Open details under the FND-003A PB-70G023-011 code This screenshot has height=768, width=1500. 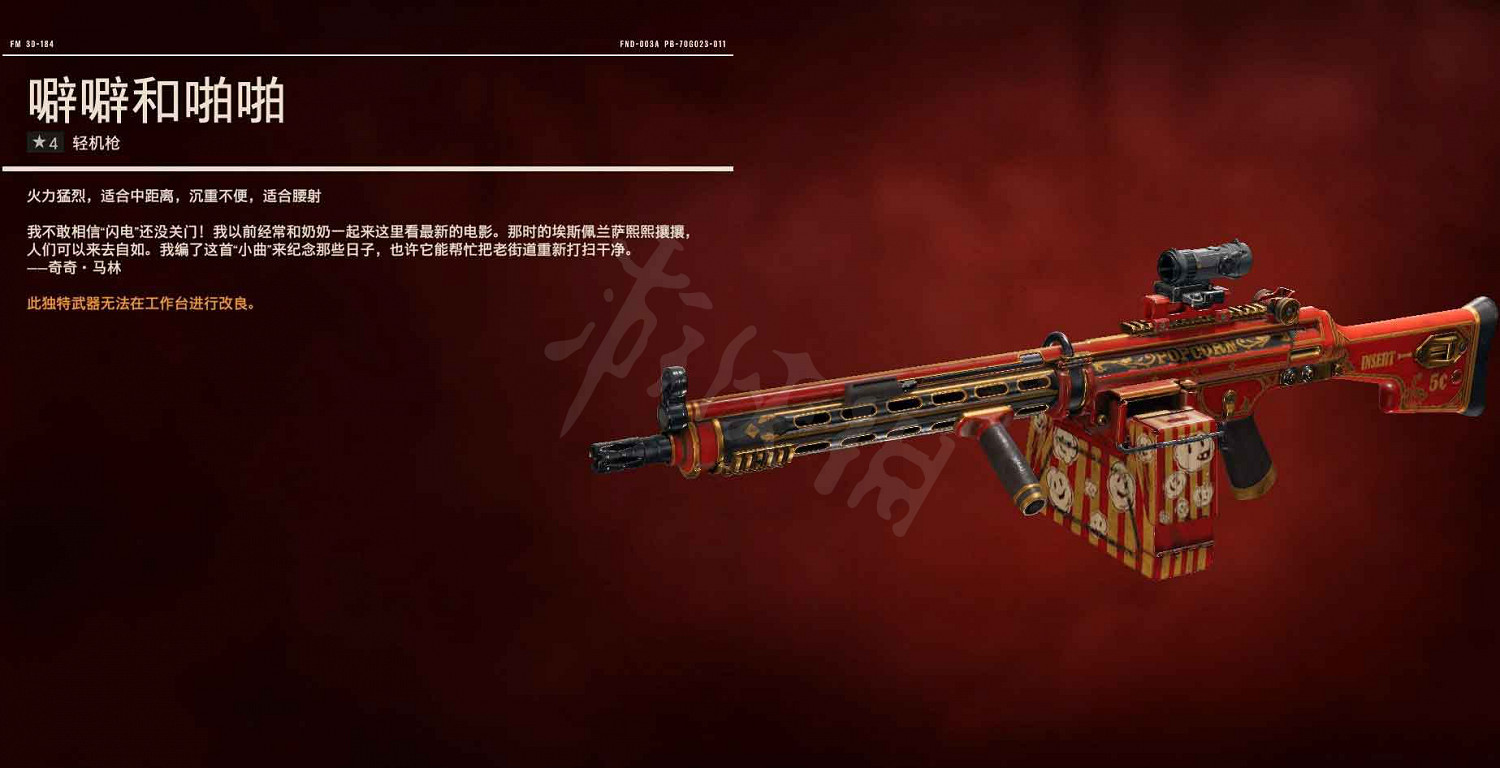(x=672, y=45)
